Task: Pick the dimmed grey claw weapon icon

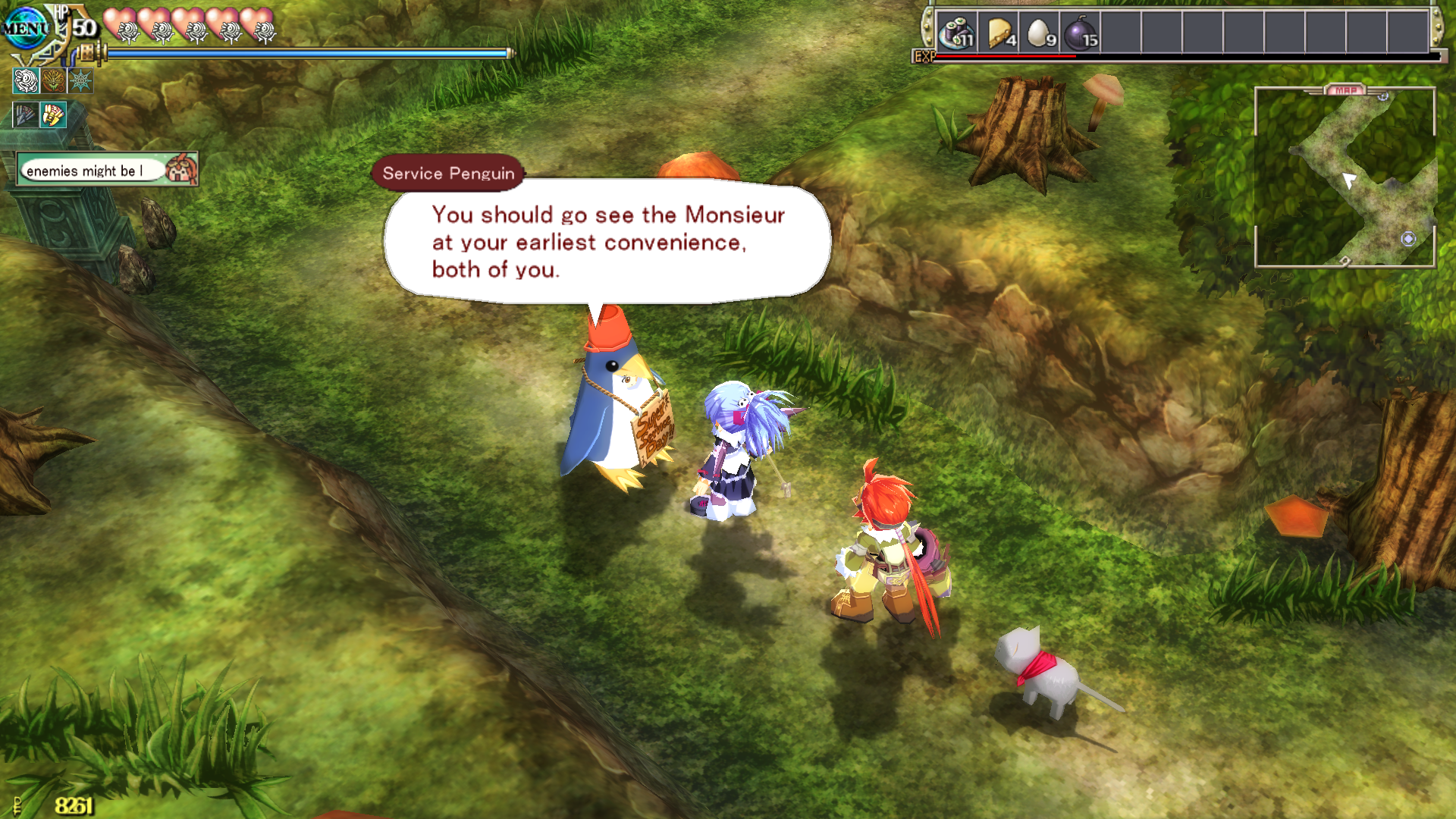Action: click(x=25, y=115)
